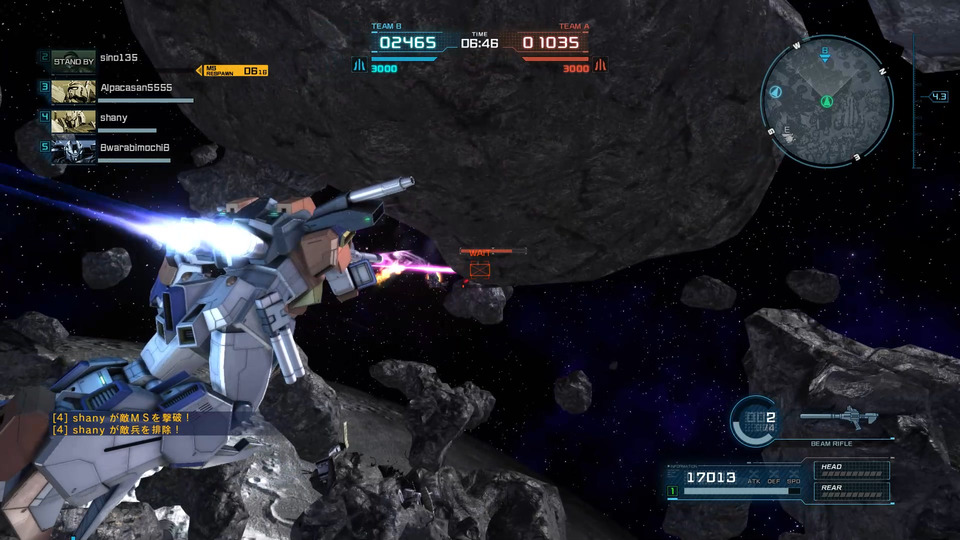Click the Team A emblem icon

(601, 66)
